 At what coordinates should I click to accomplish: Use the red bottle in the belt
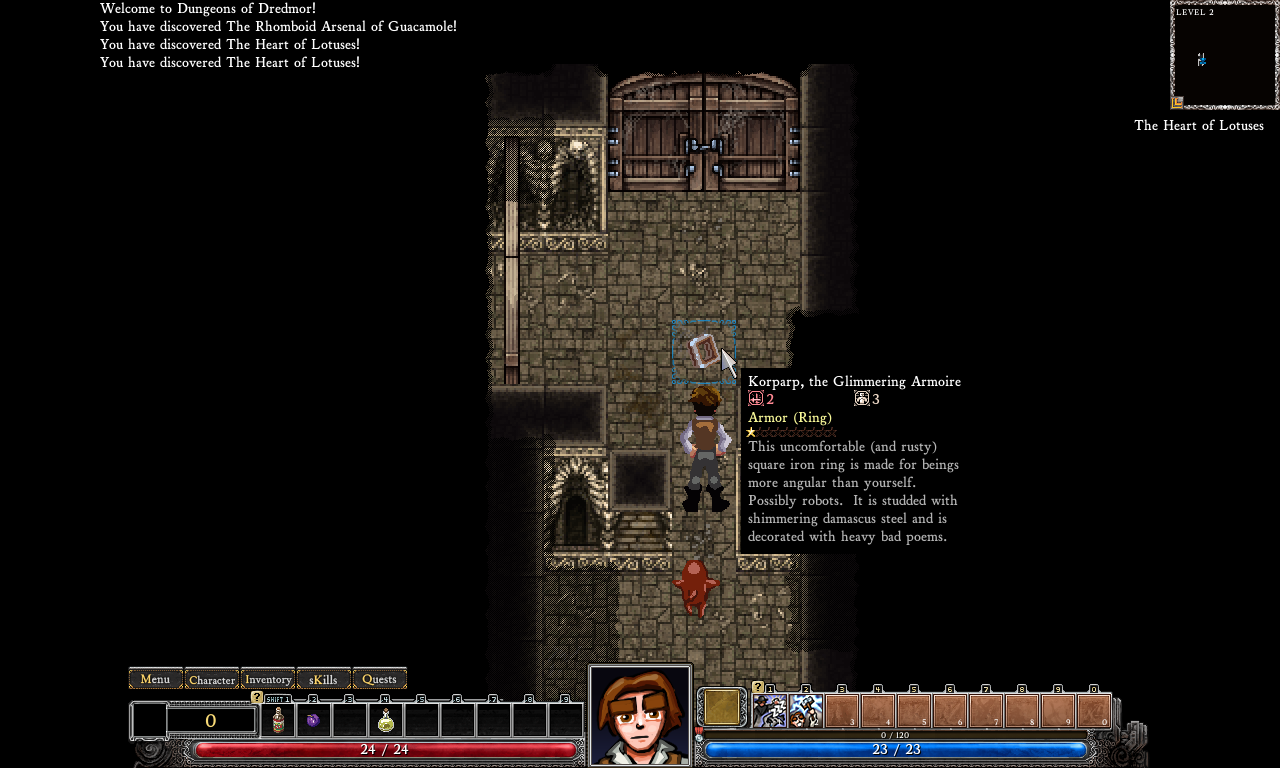[x=278, y=720]
